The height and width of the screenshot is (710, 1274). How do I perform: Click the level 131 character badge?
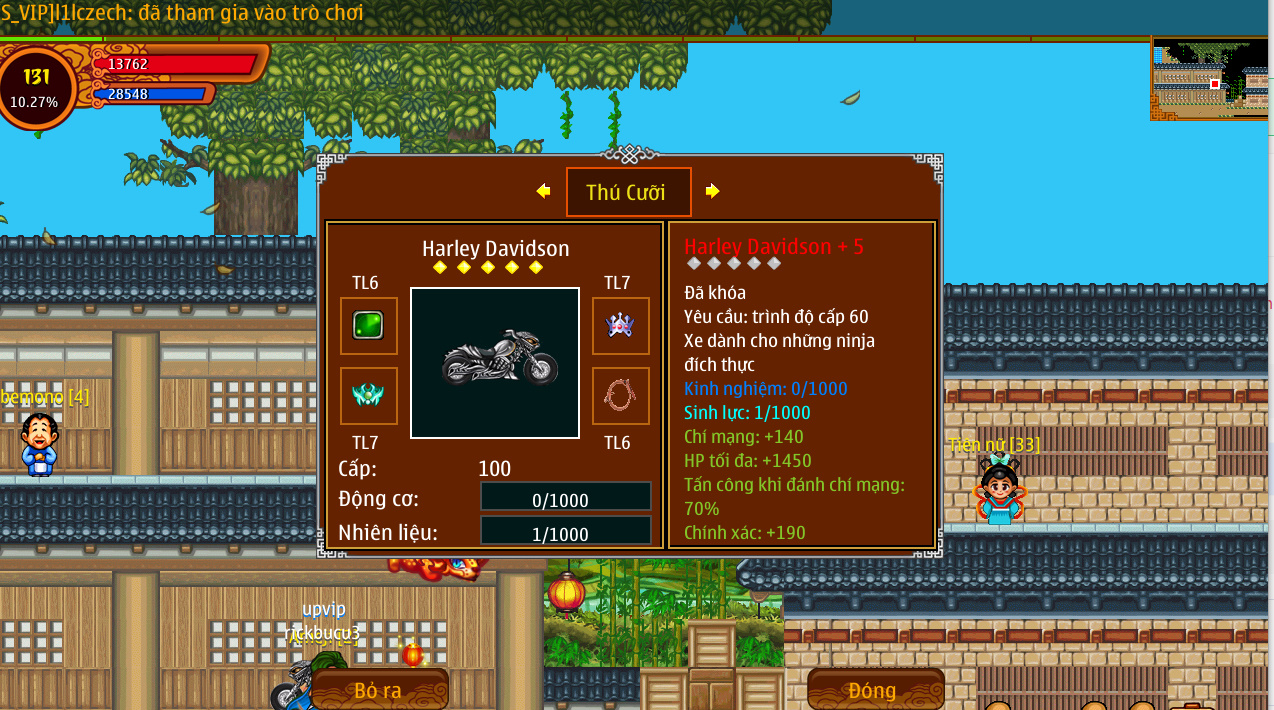pos(36,87)
